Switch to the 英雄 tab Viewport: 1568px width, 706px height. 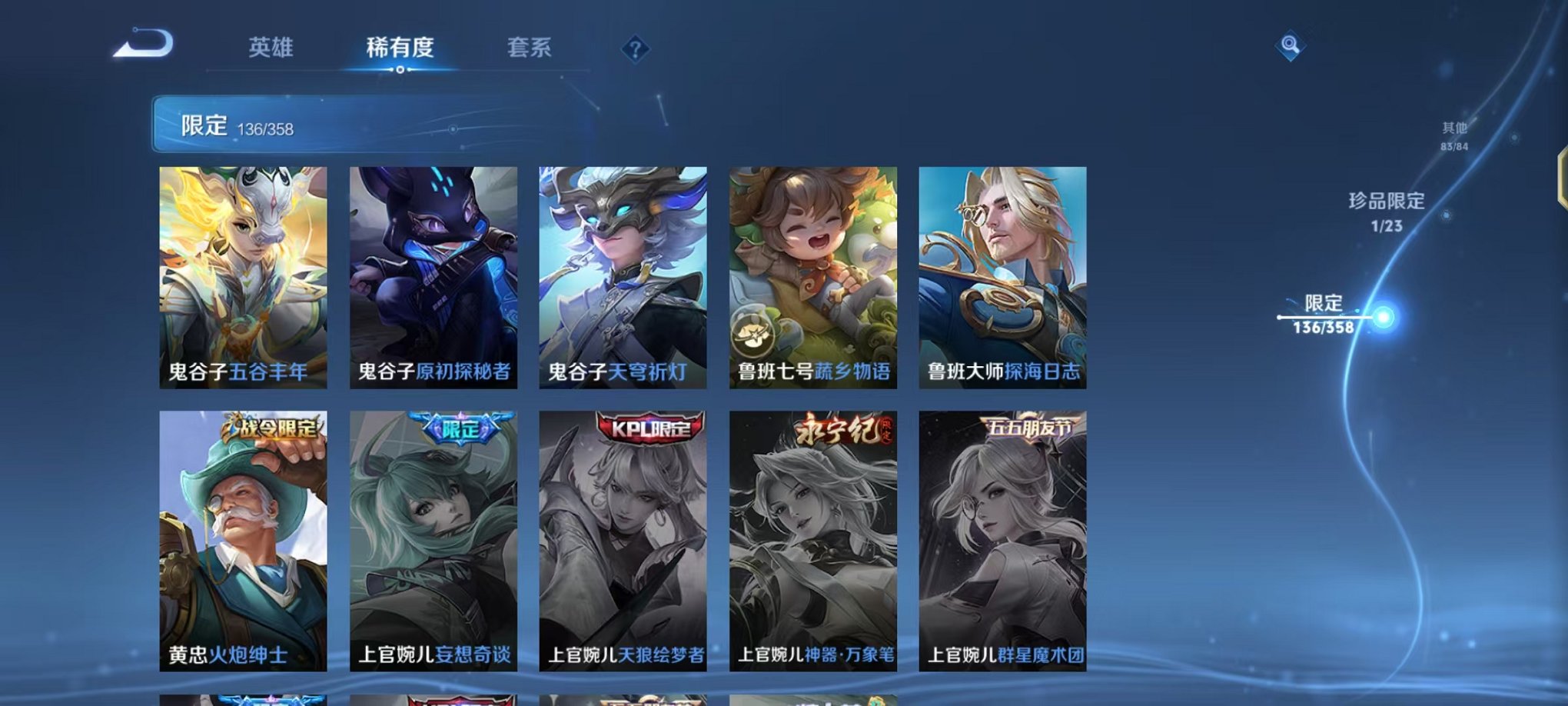[x=271, y=48]
